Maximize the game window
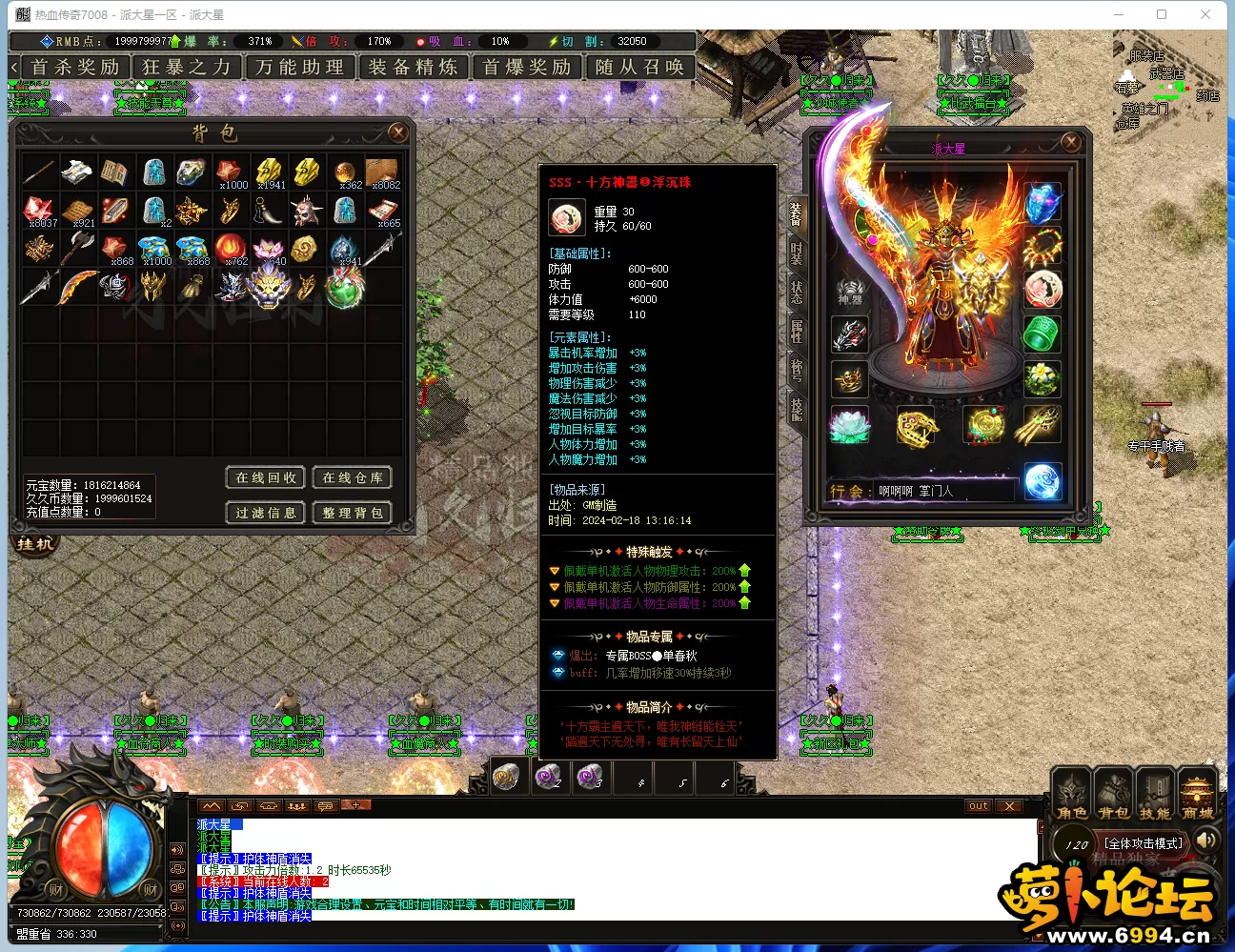 tap(1162, 14)
